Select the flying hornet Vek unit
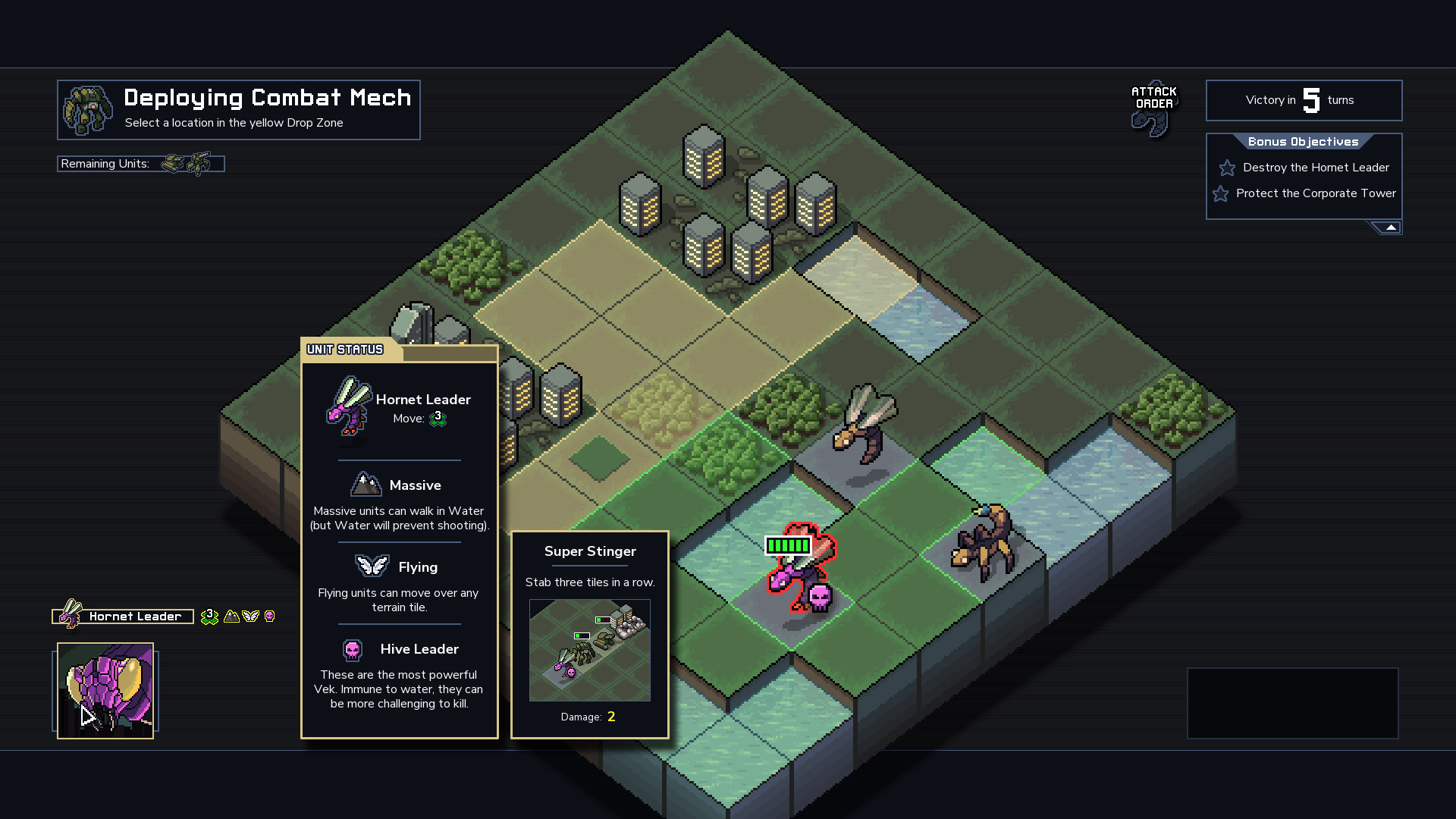 coord(866,423)
